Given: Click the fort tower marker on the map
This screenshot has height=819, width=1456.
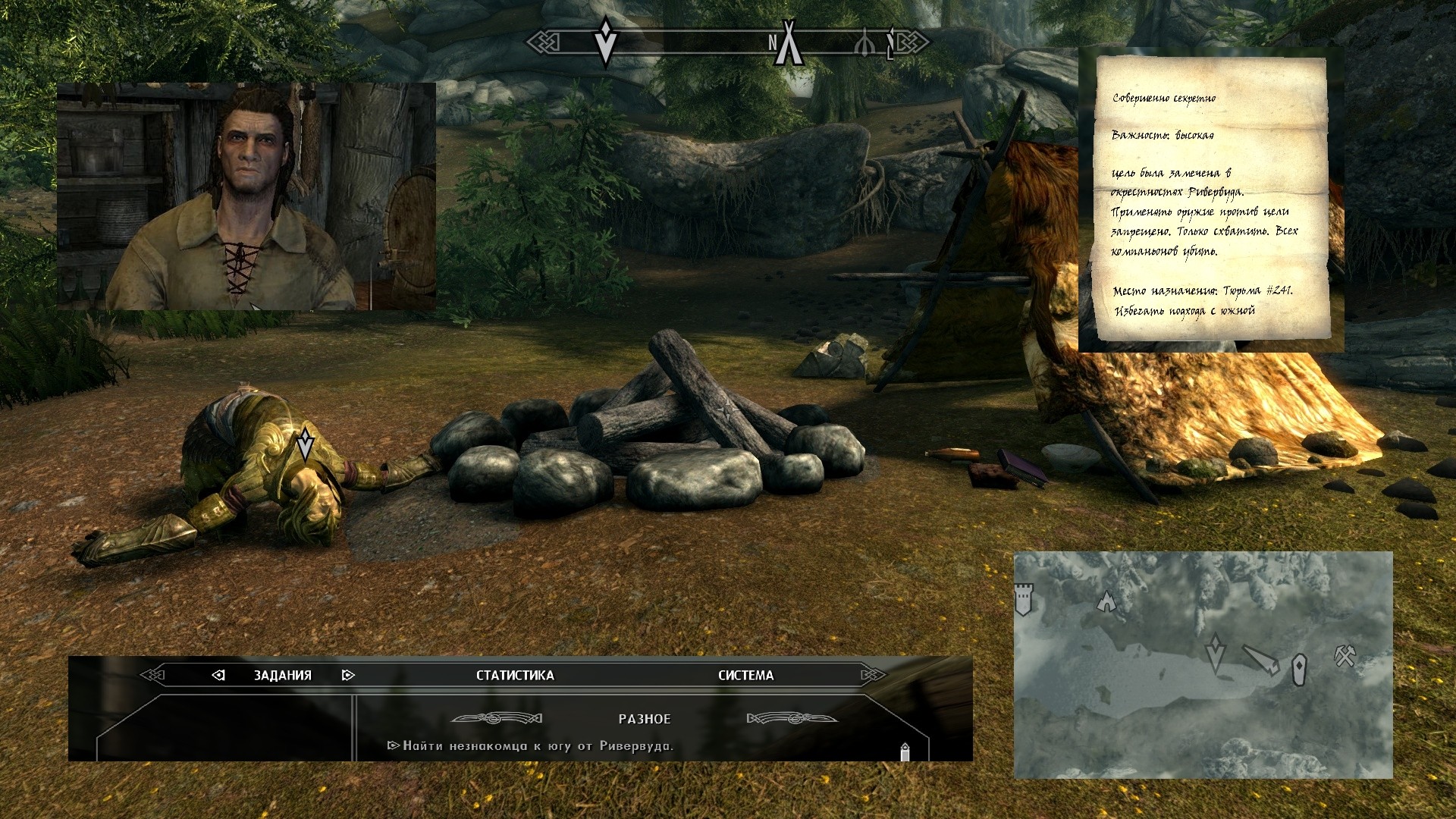Looking at the screenshot, I should (x=1024, y=599).
